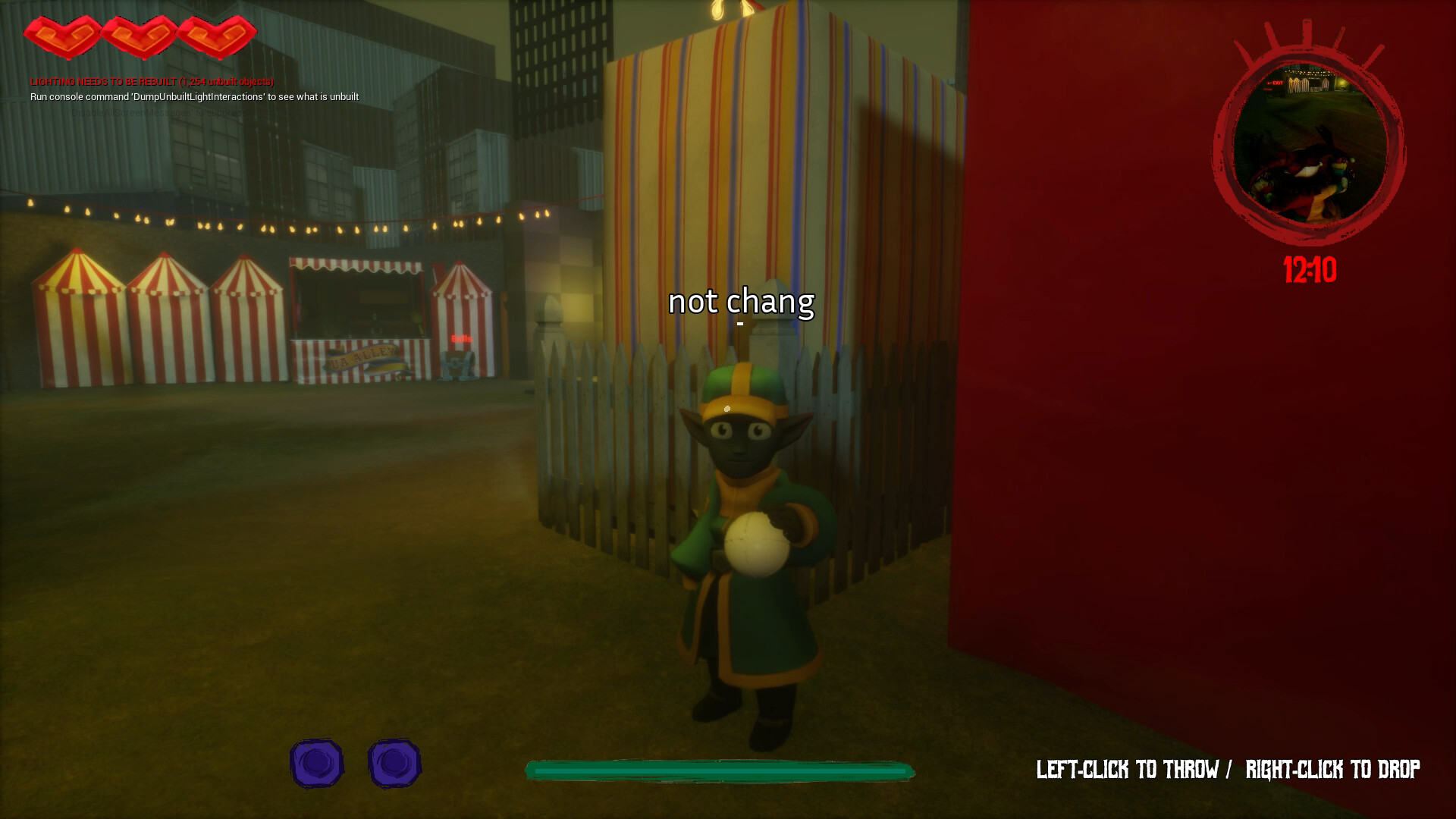The height and width of the screenshot is (819, 1456).
Task: Click the red Exits sign near the booth
Action: [x=462, y=340]
